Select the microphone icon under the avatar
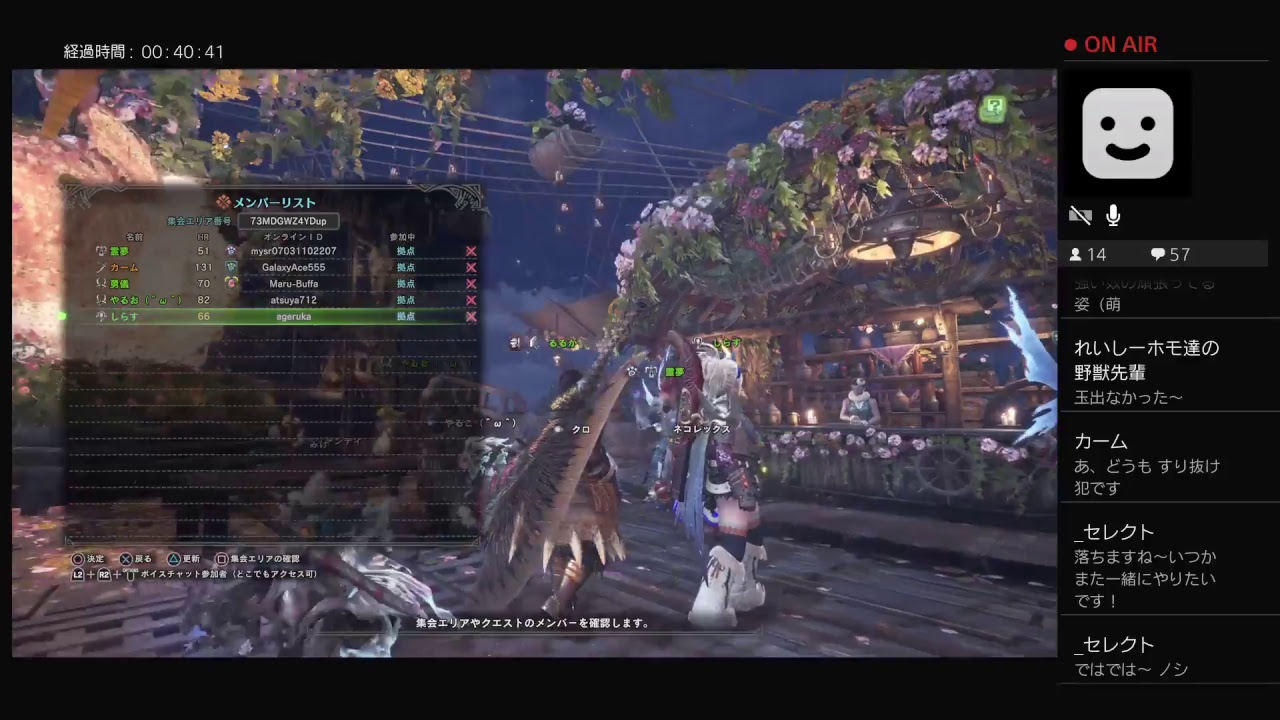Screen dimensions: 1280x720 (x=1113, y=215)
